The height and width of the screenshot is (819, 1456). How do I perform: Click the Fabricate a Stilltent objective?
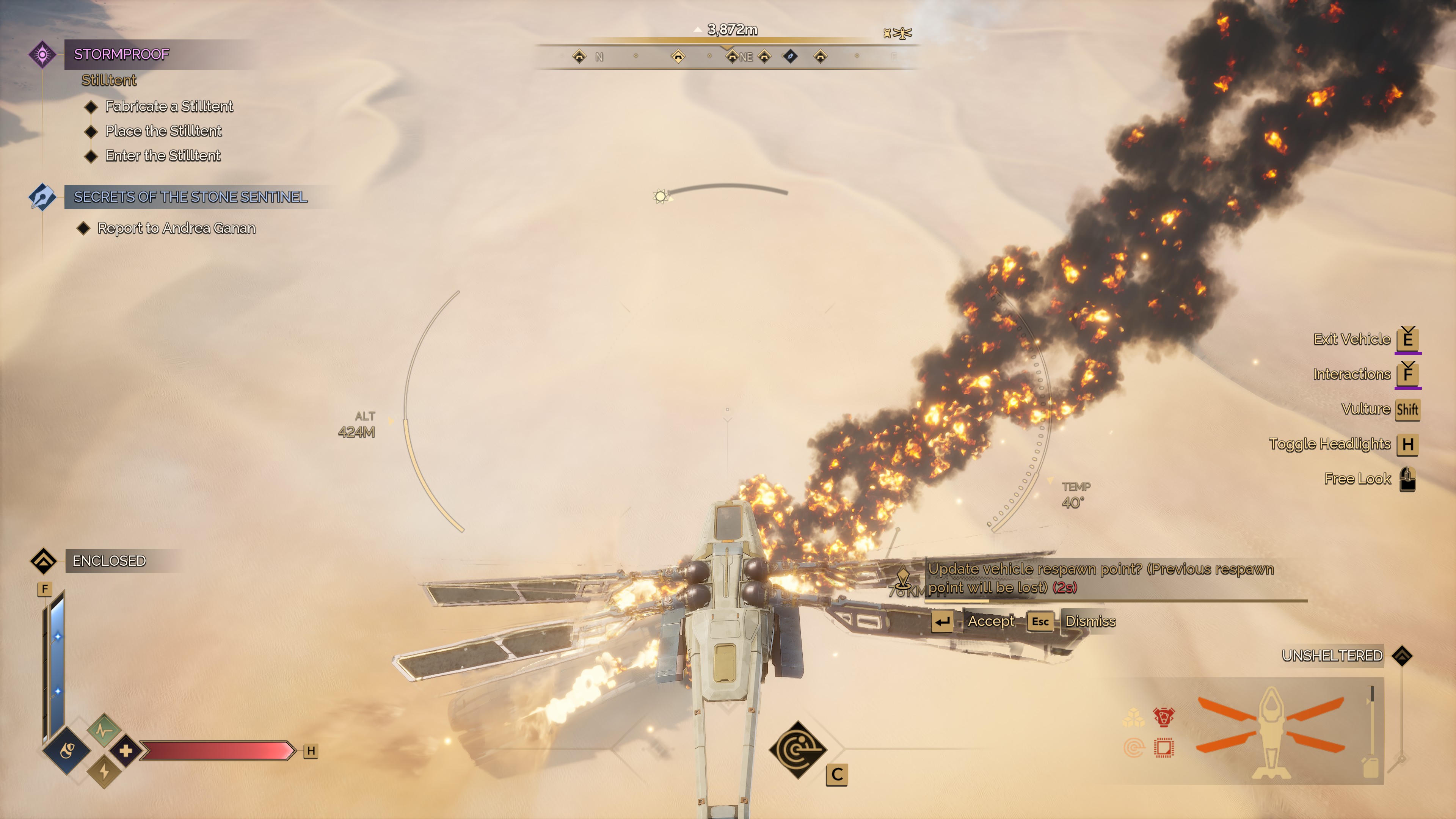coord(168,106)
